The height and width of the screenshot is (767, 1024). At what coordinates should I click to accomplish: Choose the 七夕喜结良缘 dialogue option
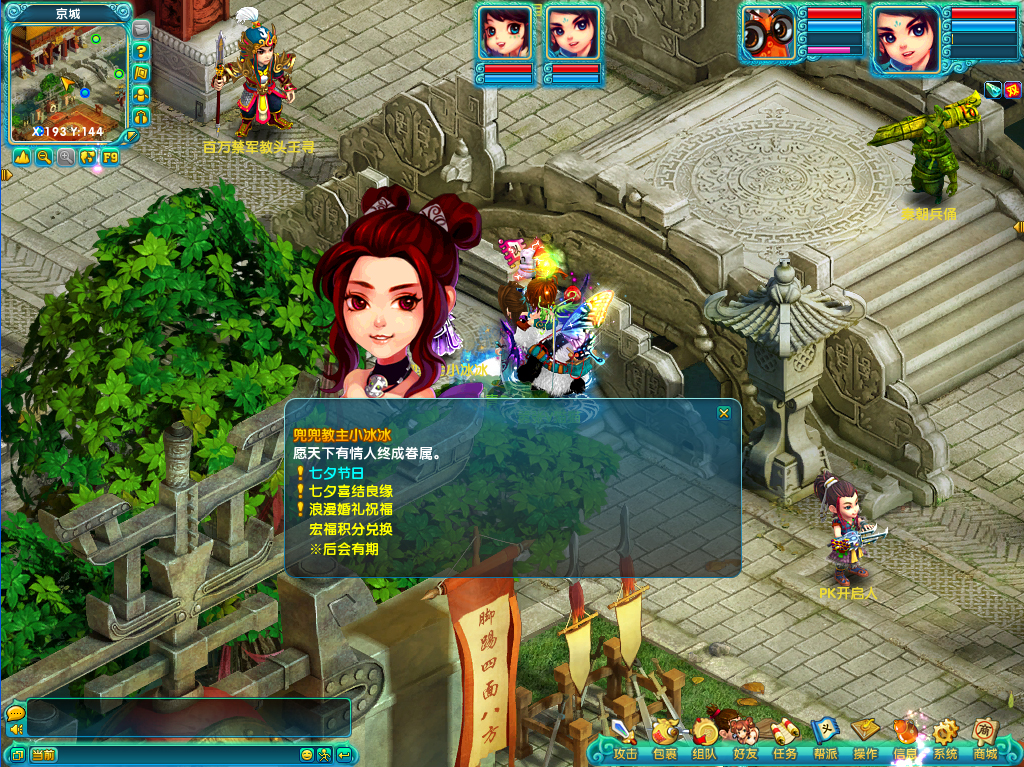point(350,491)
